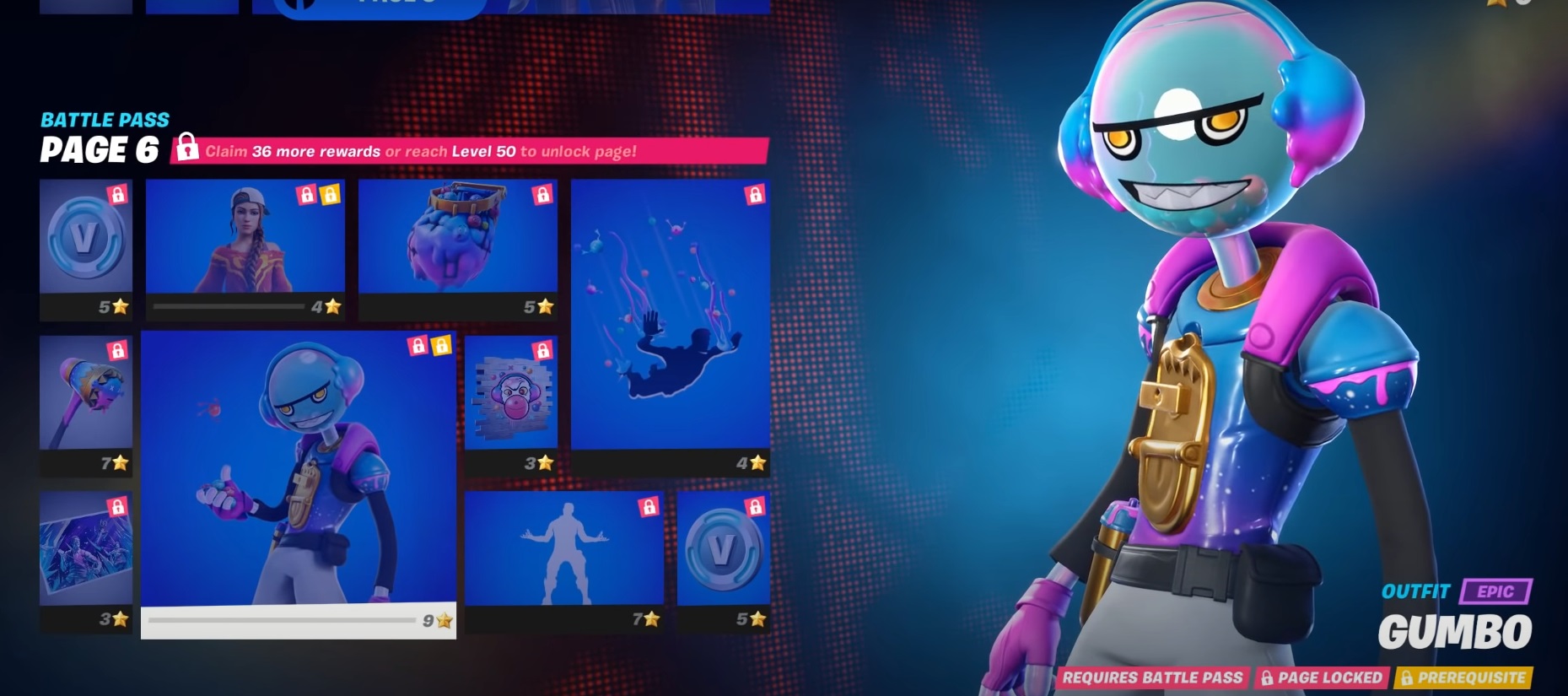Click the progress bar under the Gumbo reward tile
Image resolution: width=1568 pixels, height=696 pixels.
(x=287, y=618)
